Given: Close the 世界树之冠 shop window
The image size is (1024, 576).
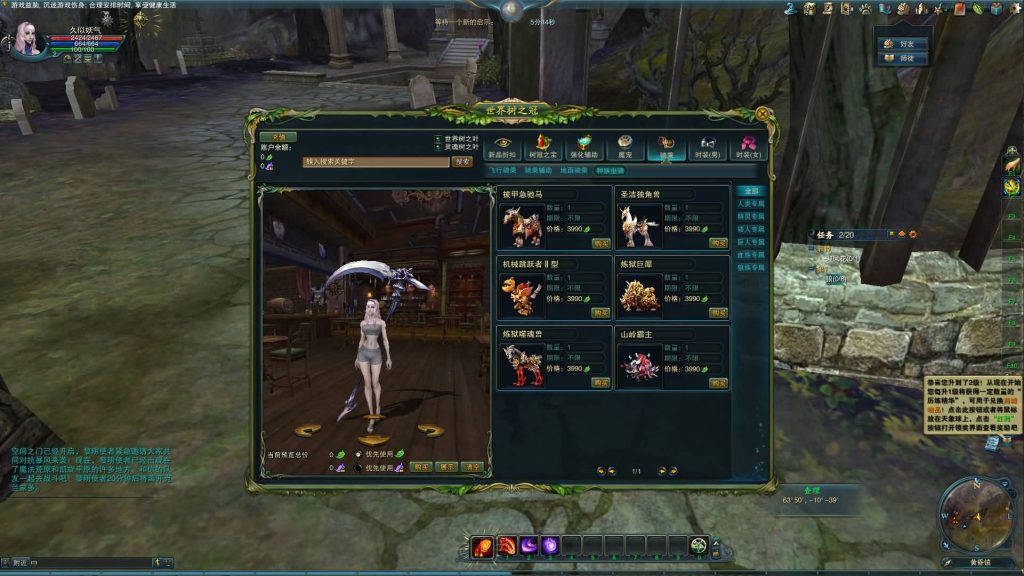Looking at the screenshot, I should 760,112.
